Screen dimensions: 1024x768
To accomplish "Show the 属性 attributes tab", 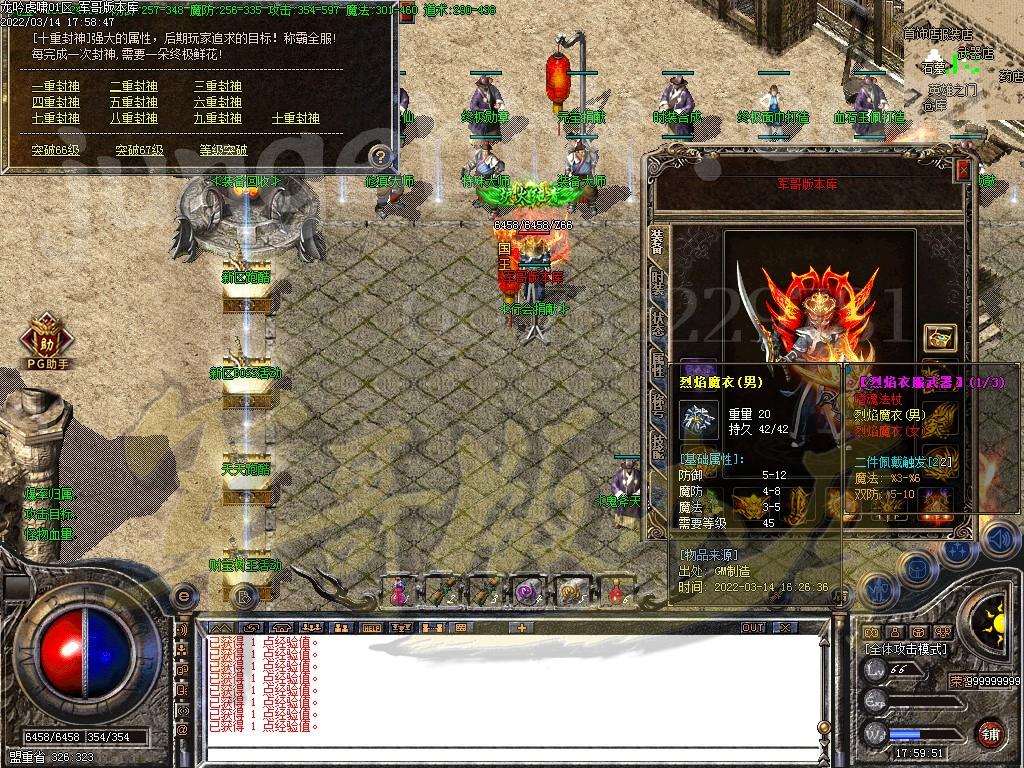I will coord(657,363).
